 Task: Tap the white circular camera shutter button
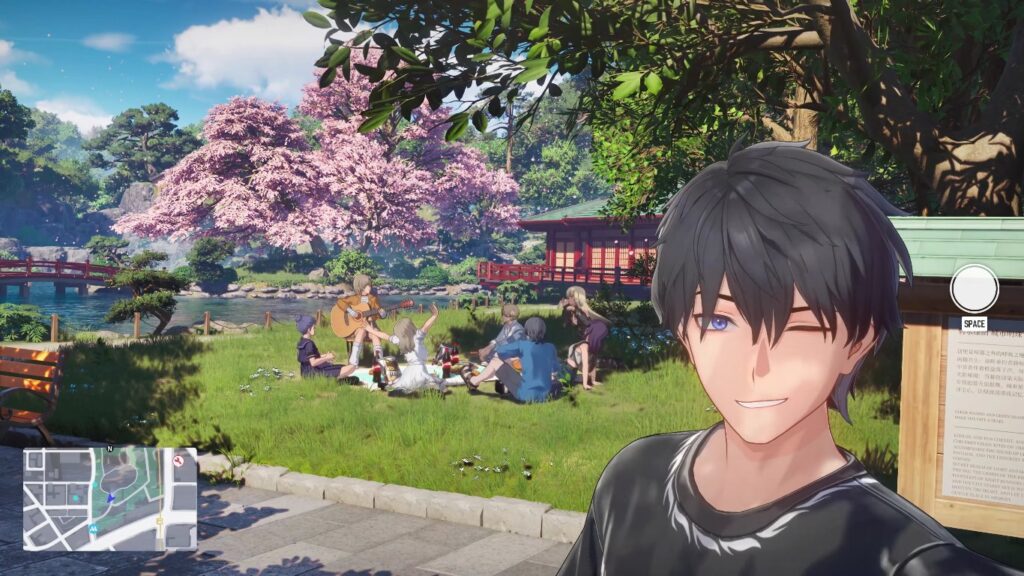(x=974, y=288)
